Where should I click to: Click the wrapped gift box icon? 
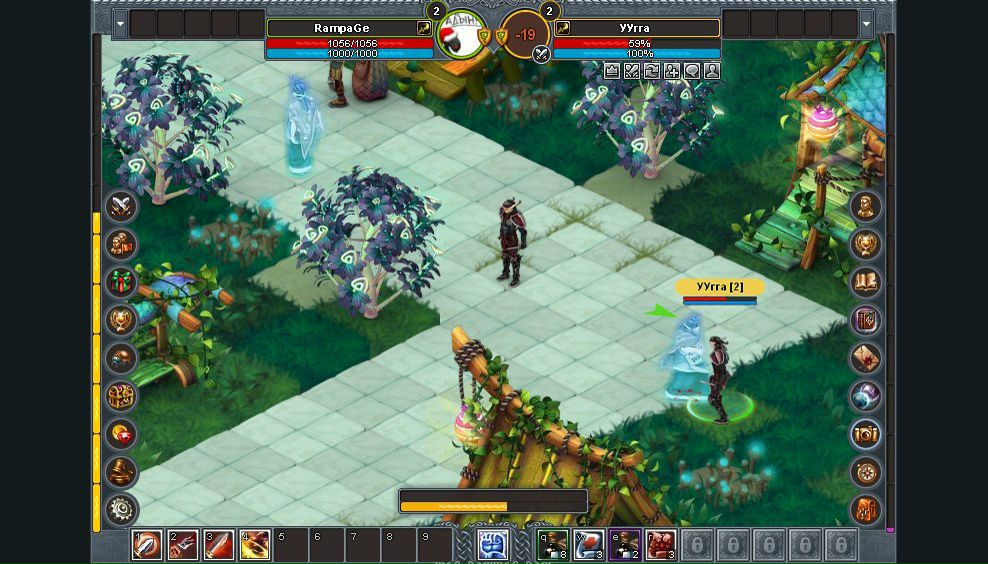coord(122,282)
